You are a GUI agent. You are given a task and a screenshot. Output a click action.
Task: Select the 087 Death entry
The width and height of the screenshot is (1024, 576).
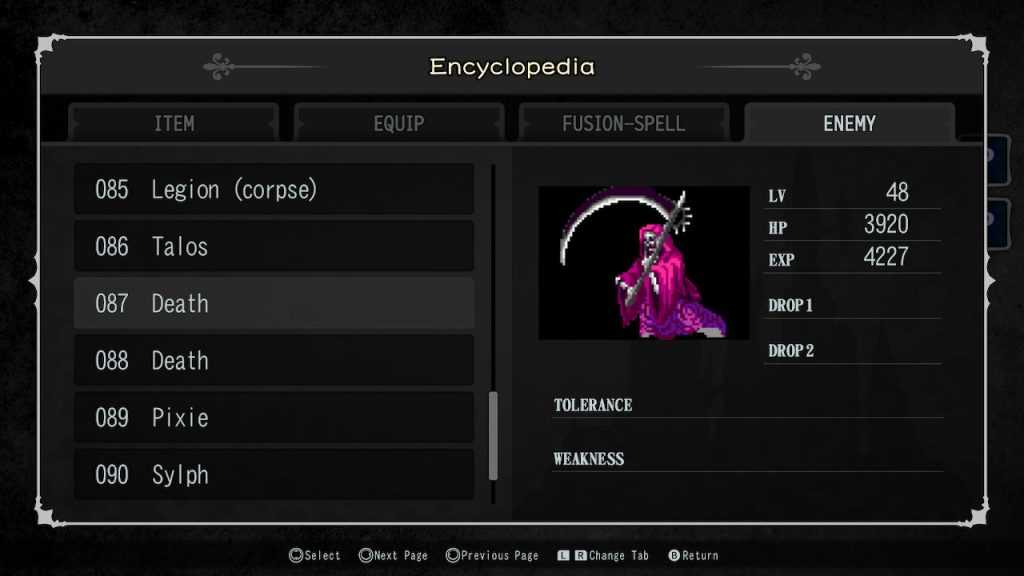274,304
